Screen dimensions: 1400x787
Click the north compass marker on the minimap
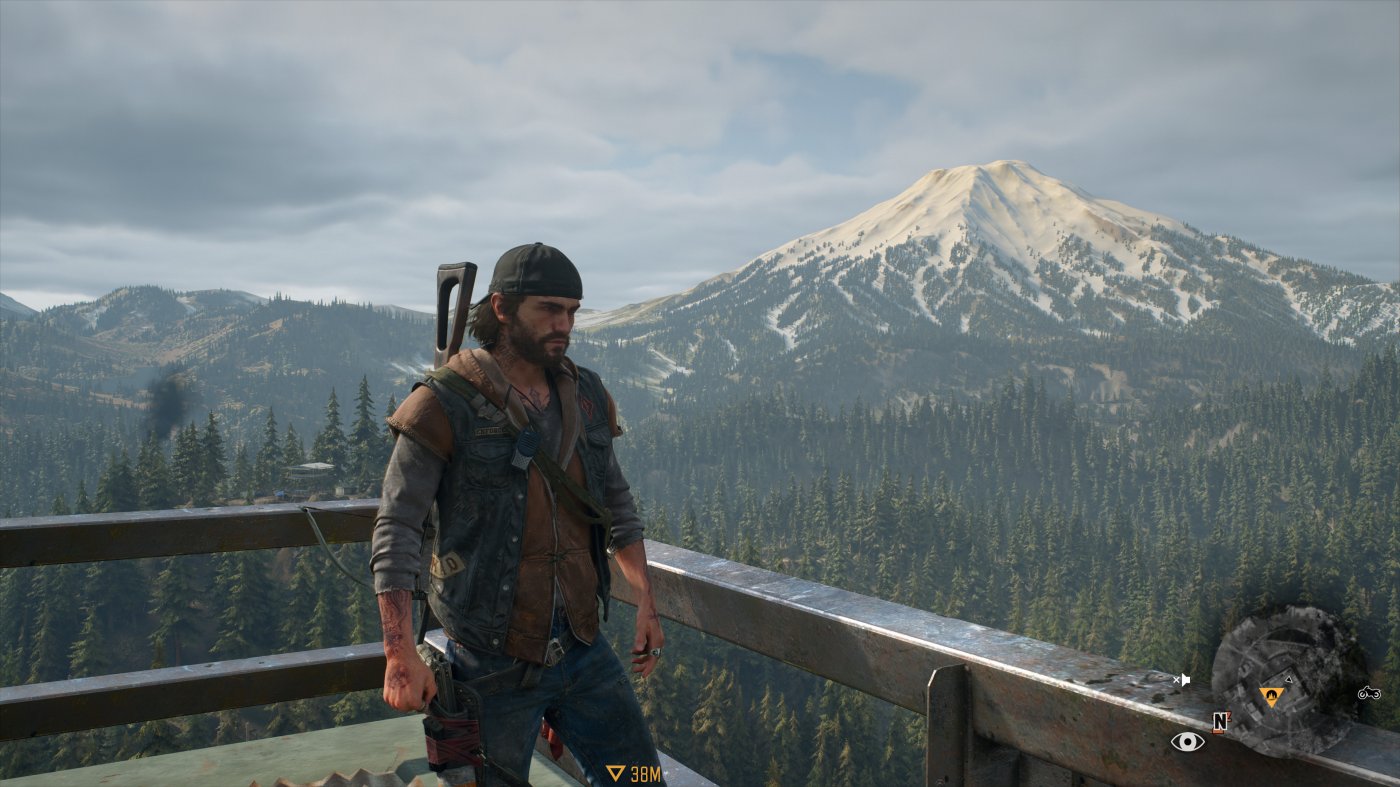pyautogui.click(x=1220, y=720)
